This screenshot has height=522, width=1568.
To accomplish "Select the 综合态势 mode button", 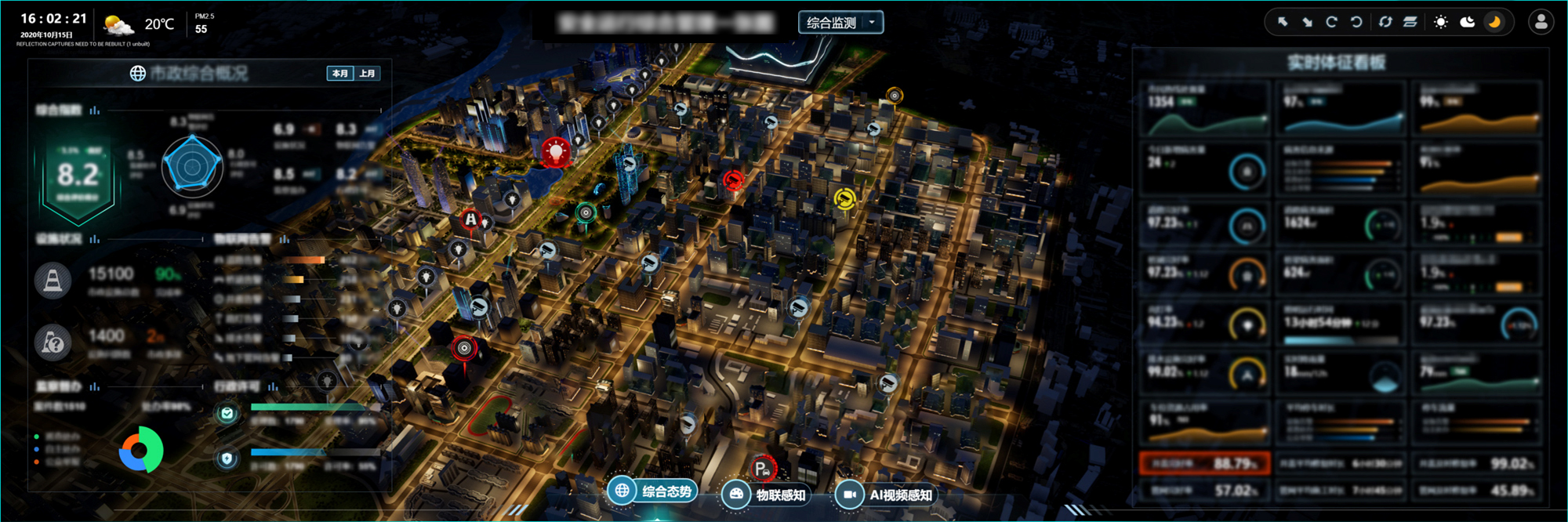I will [x=652, y=491].
